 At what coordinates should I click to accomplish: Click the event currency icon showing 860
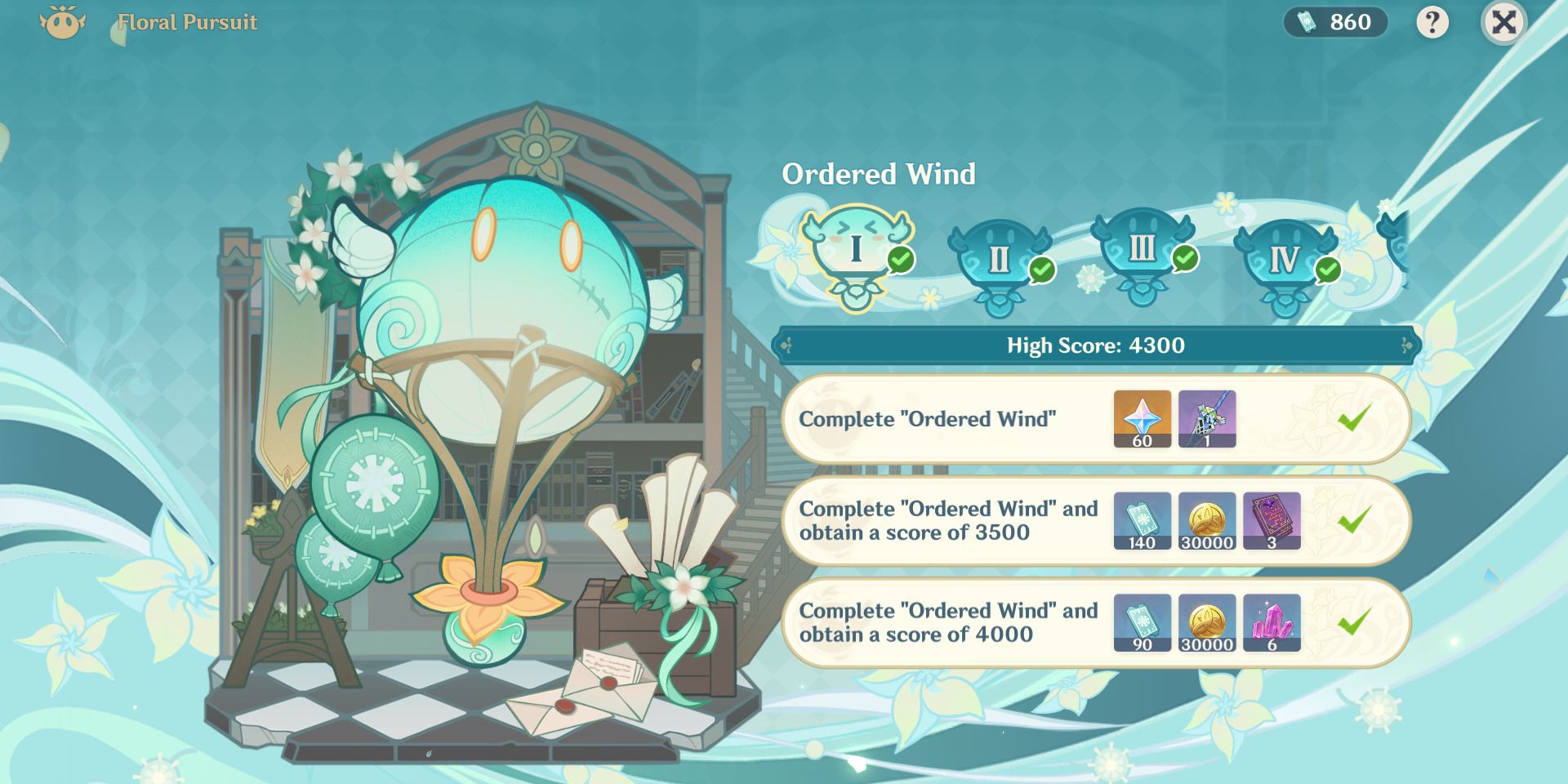point(1334,22)
